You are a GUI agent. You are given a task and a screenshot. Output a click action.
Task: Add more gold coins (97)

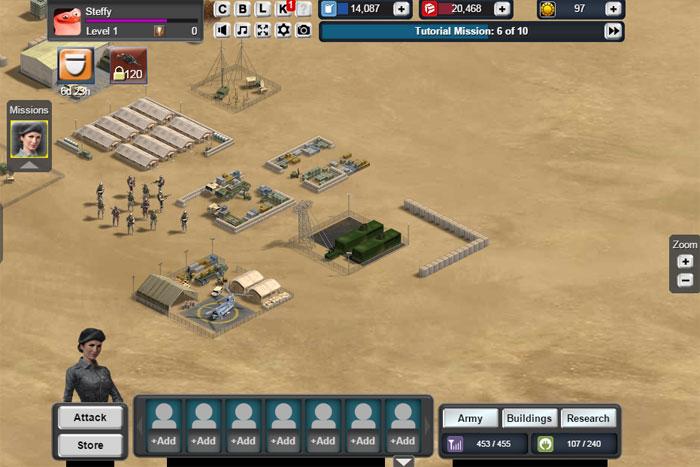pyautogui.click(x=611, y=9)
